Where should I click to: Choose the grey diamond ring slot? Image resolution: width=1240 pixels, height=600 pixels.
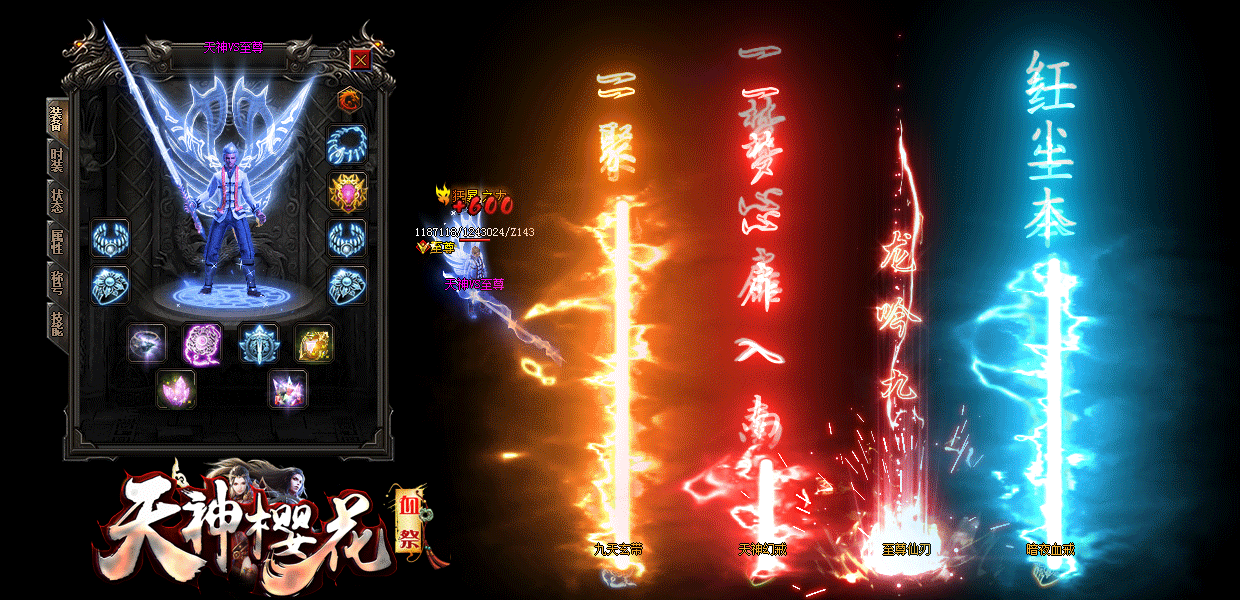tap(147, 343)
